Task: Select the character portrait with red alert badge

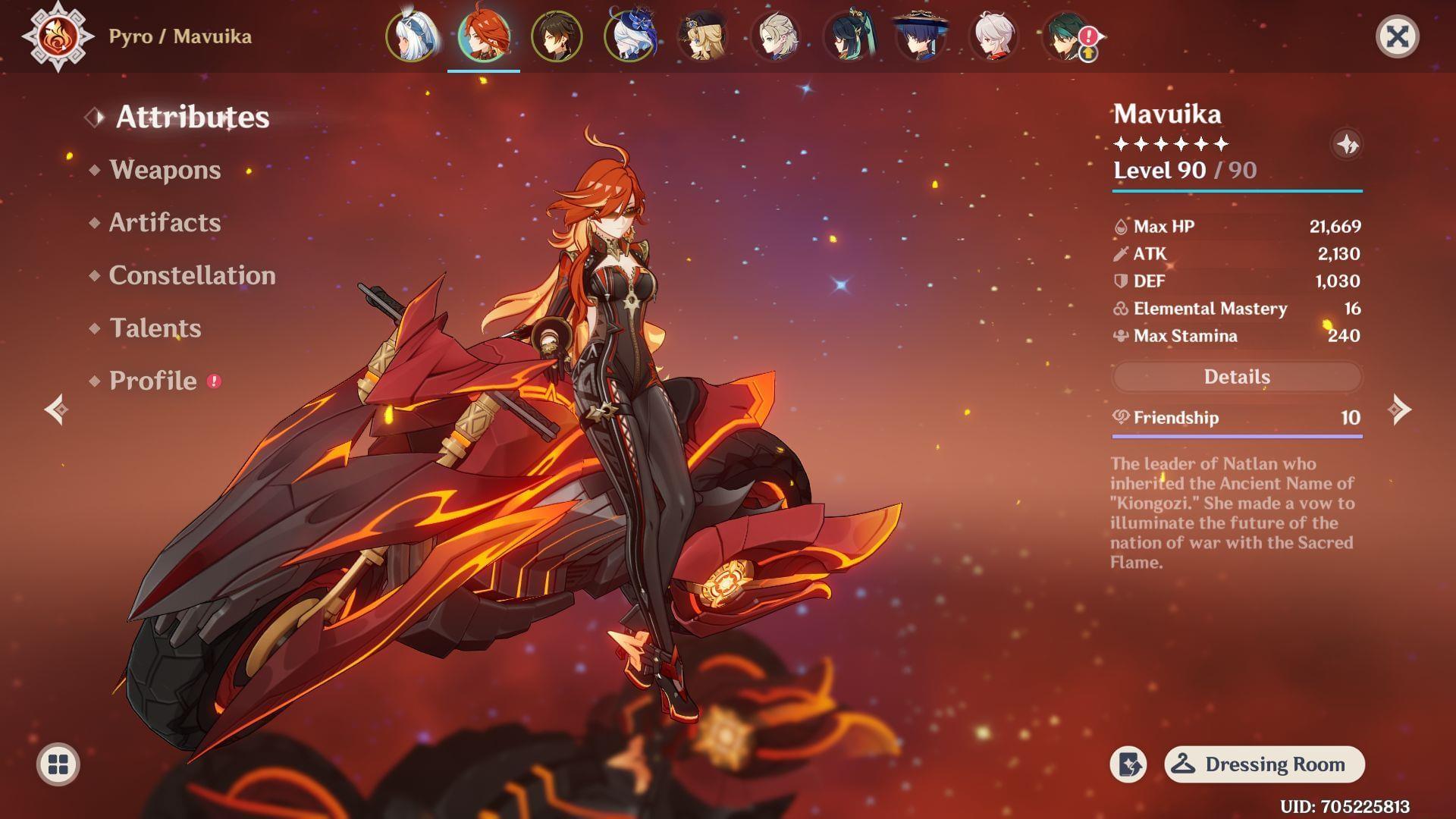Action: [1068, 36]
